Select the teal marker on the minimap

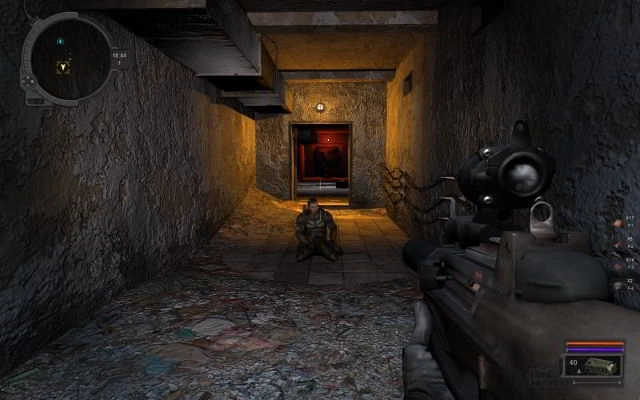pos(61,41)
